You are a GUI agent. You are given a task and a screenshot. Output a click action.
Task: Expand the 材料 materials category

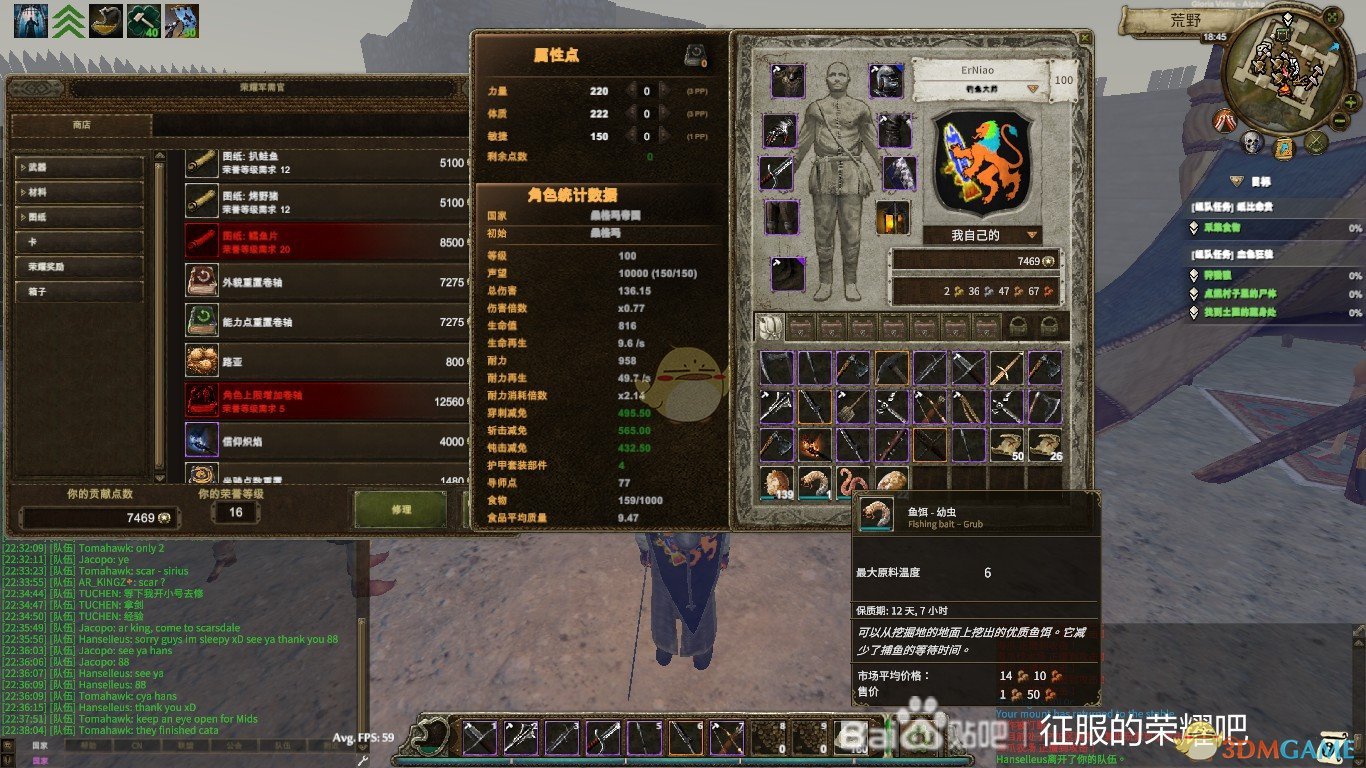(x=80, y=191)
